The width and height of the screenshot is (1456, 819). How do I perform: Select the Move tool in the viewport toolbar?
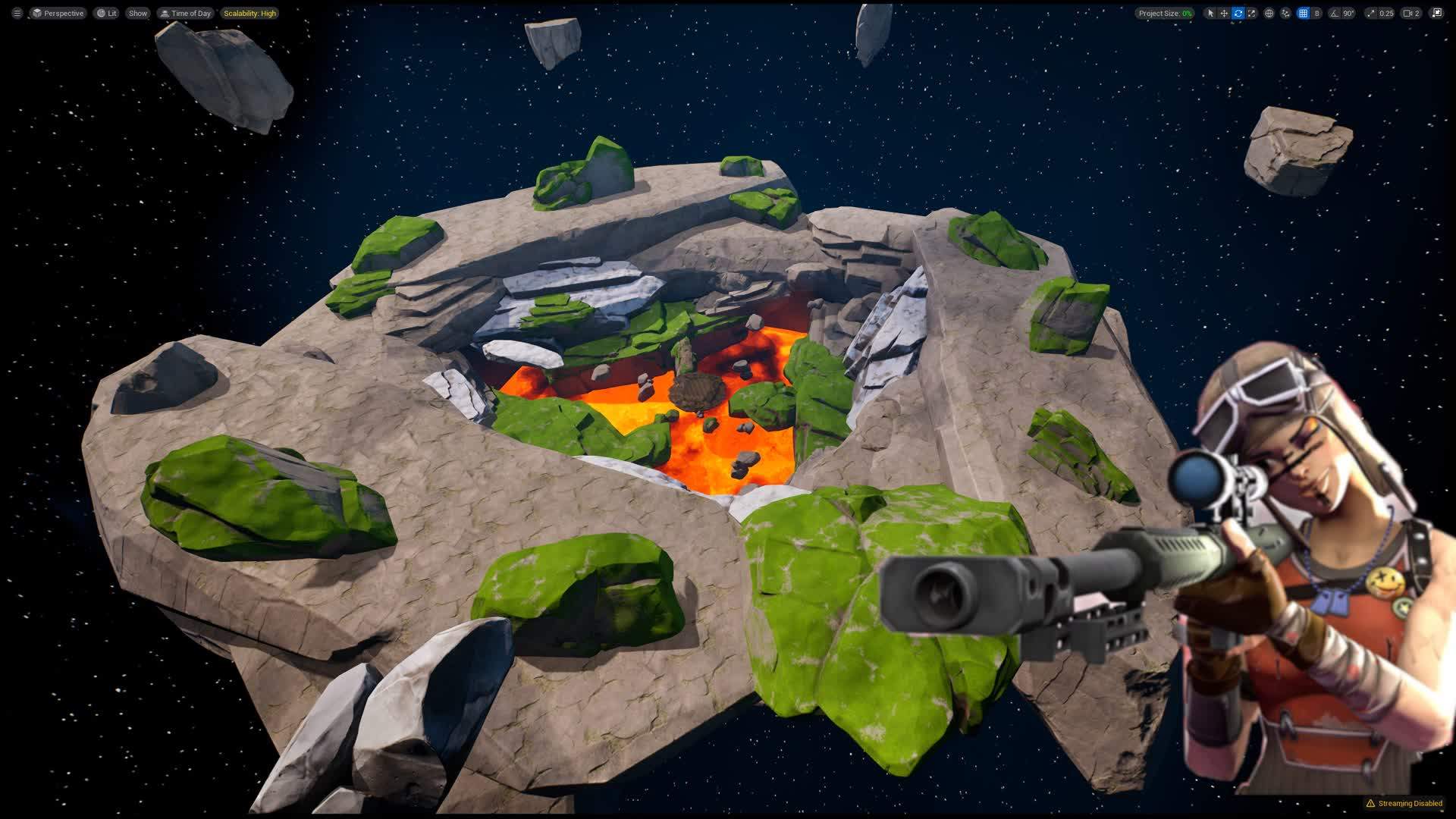(1224, 13)
